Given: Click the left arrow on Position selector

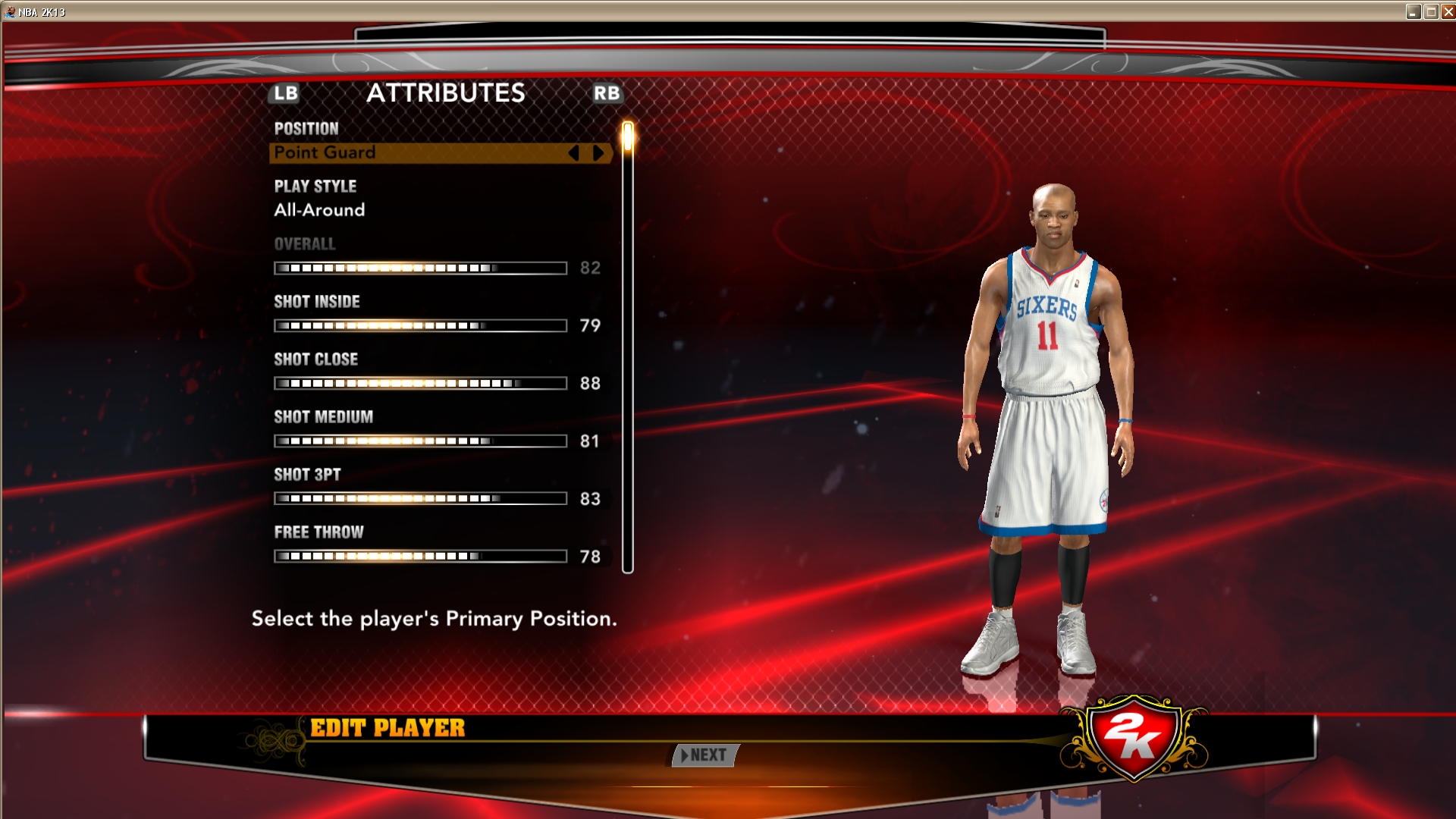Looking at the screenshot, I should (x=574, y=153).
